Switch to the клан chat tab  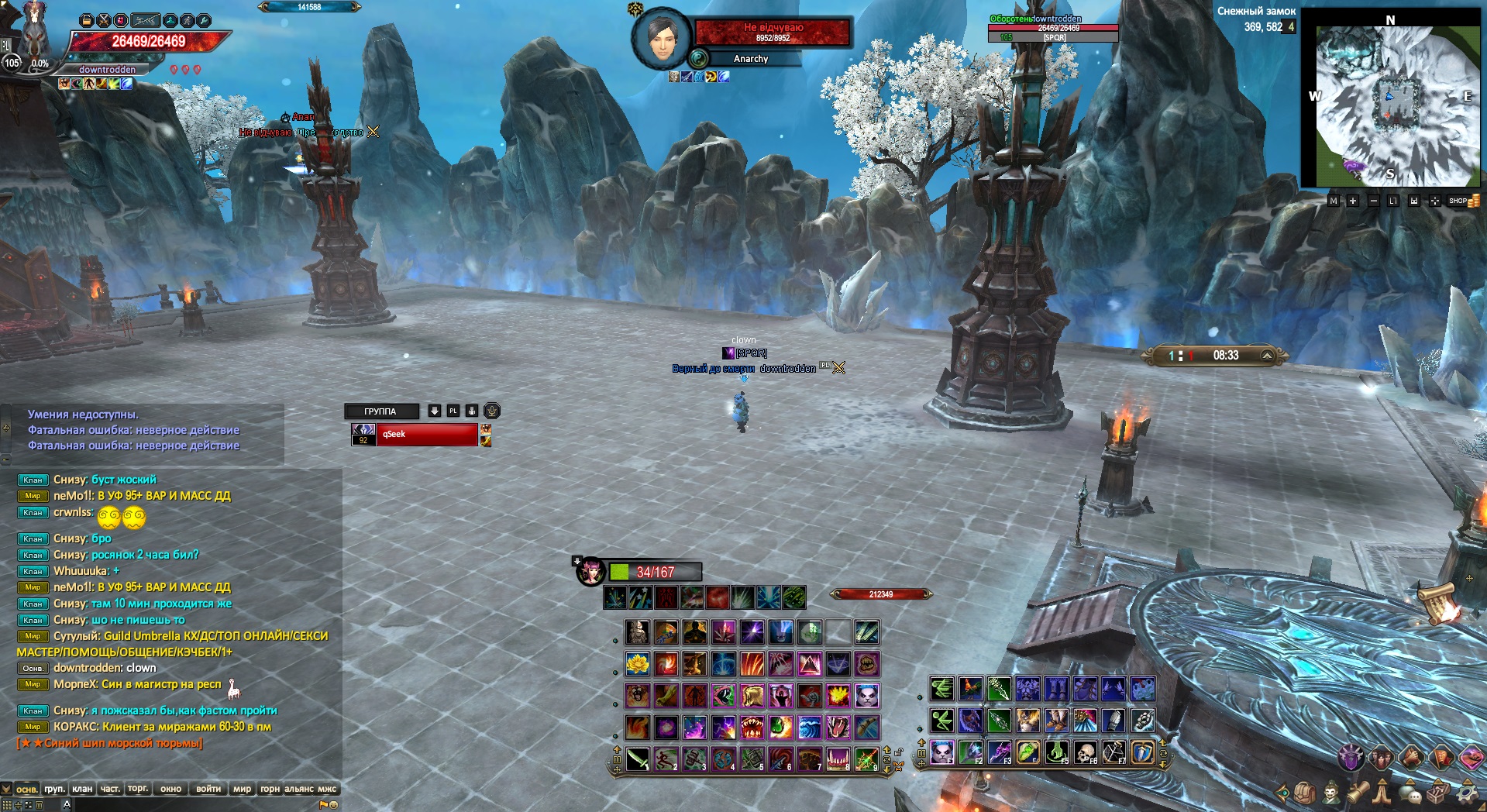82,789
